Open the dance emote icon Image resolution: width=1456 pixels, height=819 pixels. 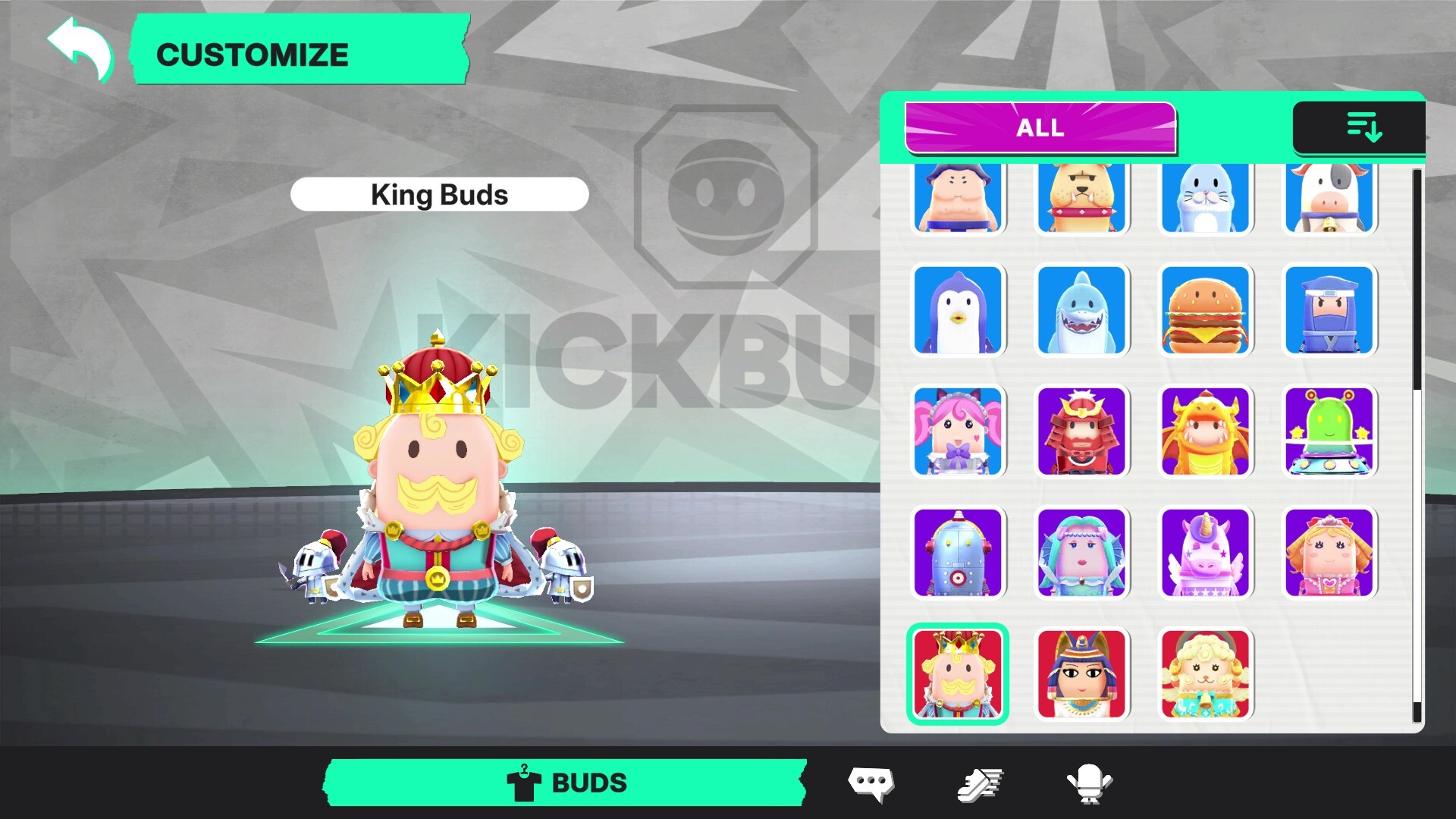(1090, 783)
